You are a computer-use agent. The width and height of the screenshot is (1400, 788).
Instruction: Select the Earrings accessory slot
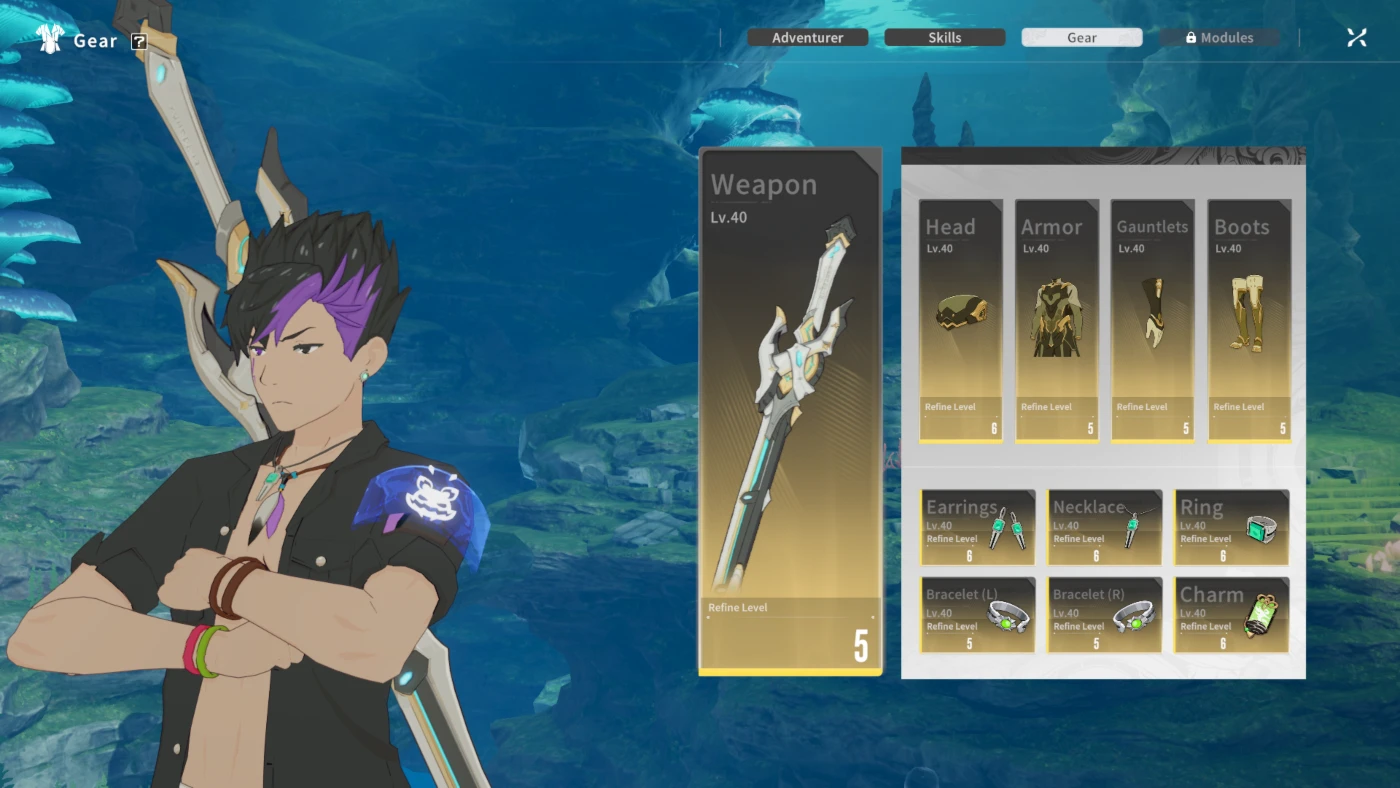point(977,528)
